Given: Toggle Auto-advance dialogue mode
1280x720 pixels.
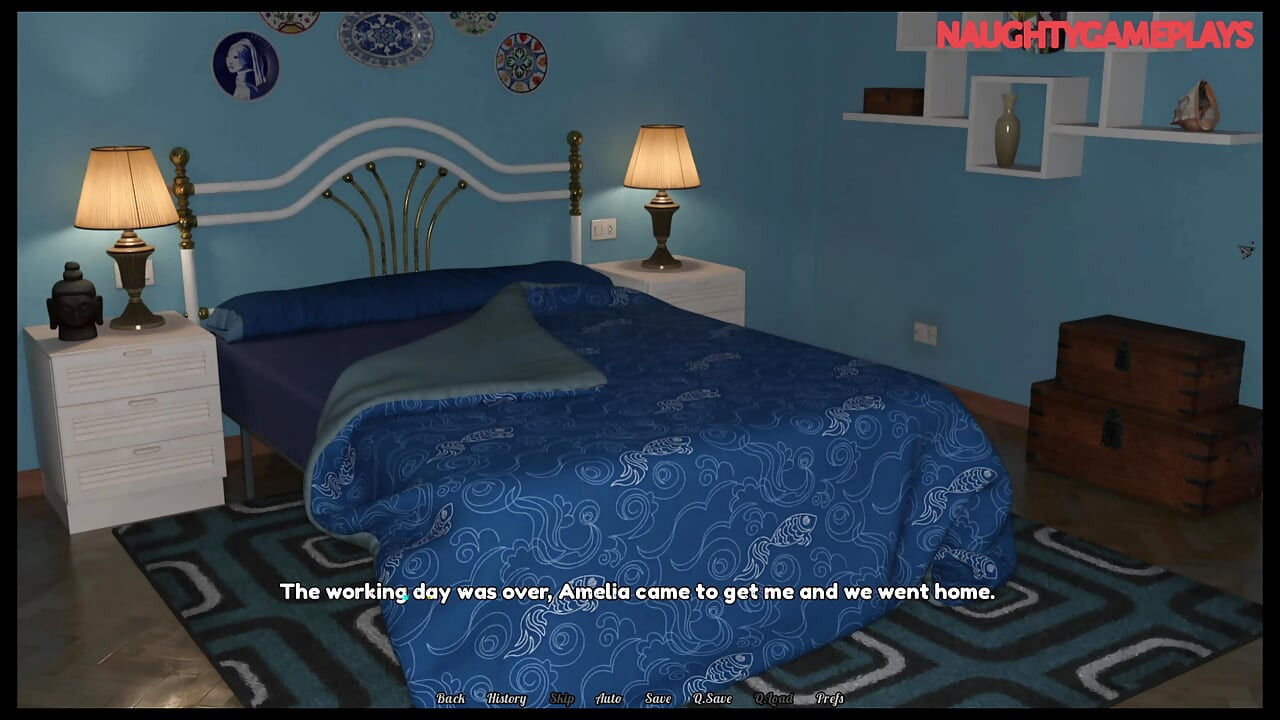Looking at the screenshot, I should pos(607,699).
